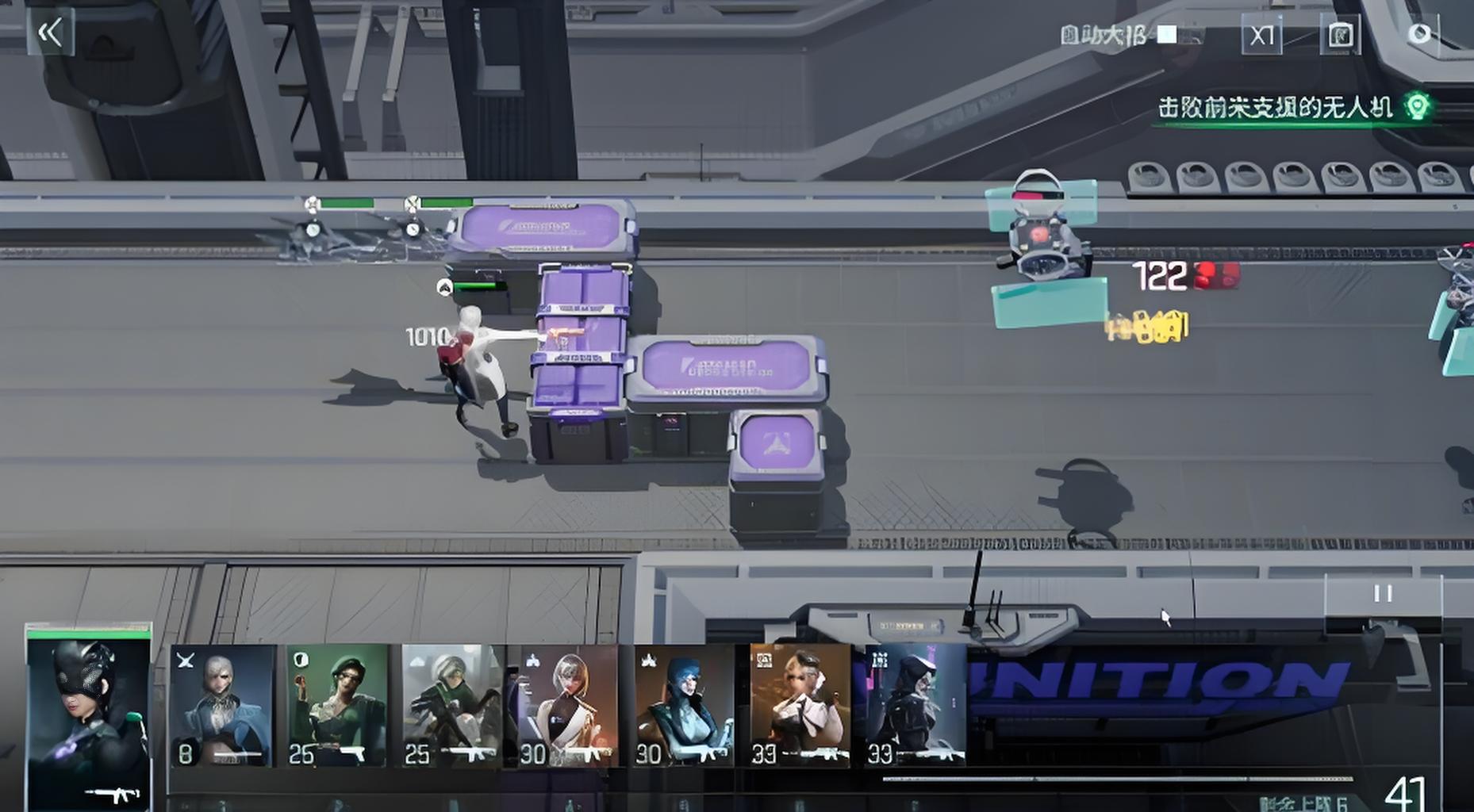Image resolution: width=1474 pixels, height=812 pixels.
Task: Toggle the auto-ultimate checkbox
Action: 1166,35
